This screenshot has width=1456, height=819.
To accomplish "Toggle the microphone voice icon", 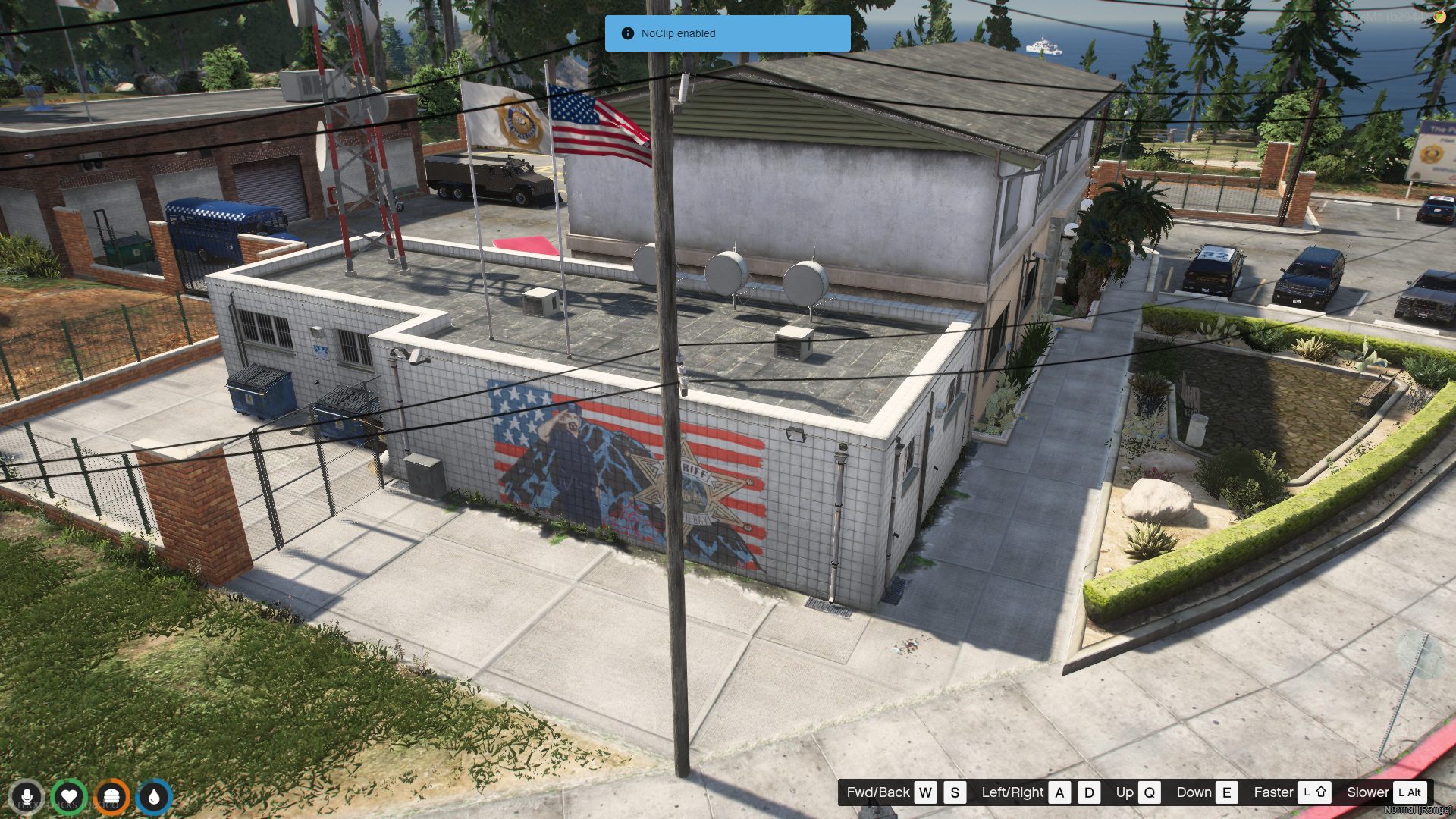I will tap(27, 797).
